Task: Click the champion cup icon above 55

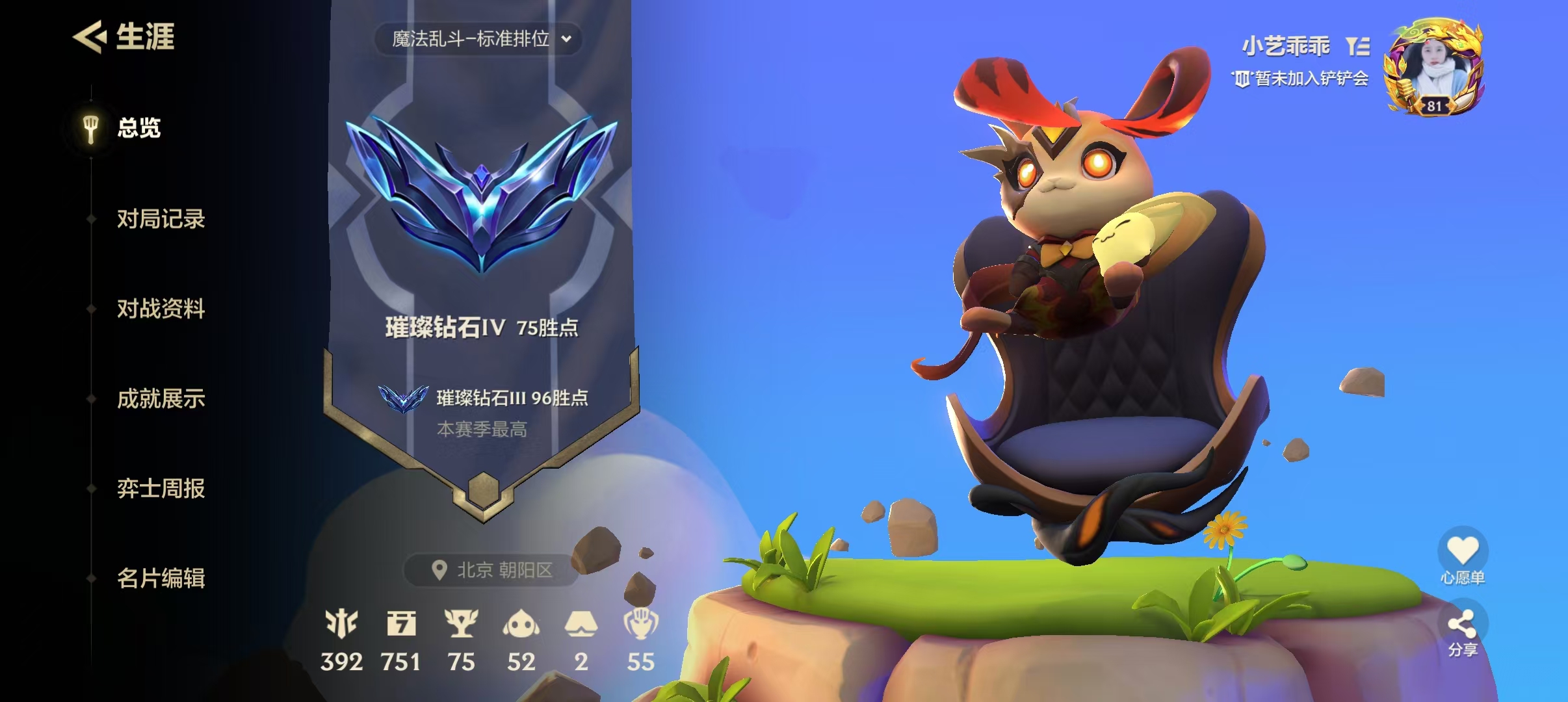Action: point(641,624)
